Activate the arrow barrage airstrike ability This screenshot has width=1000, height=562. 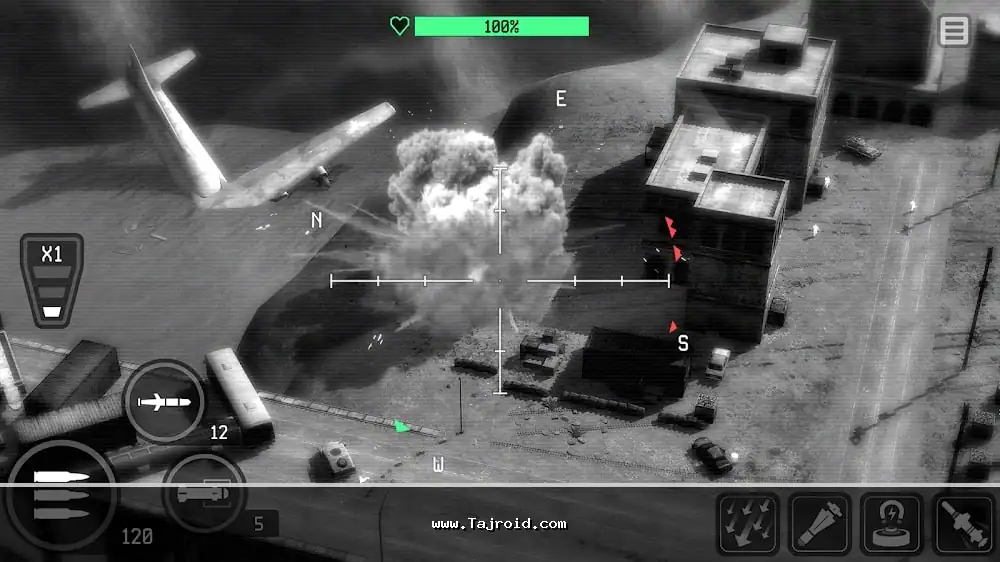point(749,523)
